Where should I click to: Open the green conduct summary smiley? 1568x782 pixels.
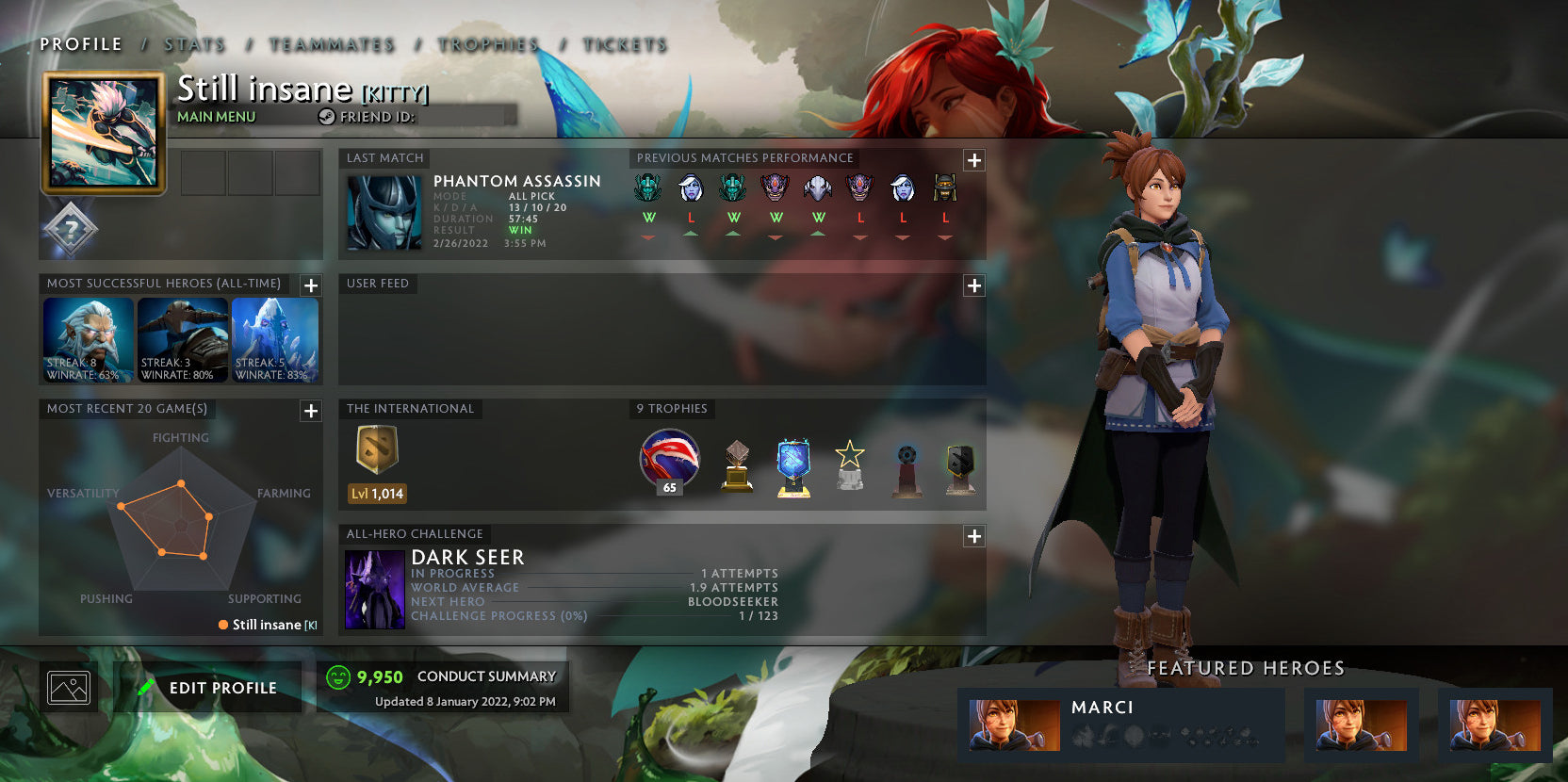[x=338, y=676]
